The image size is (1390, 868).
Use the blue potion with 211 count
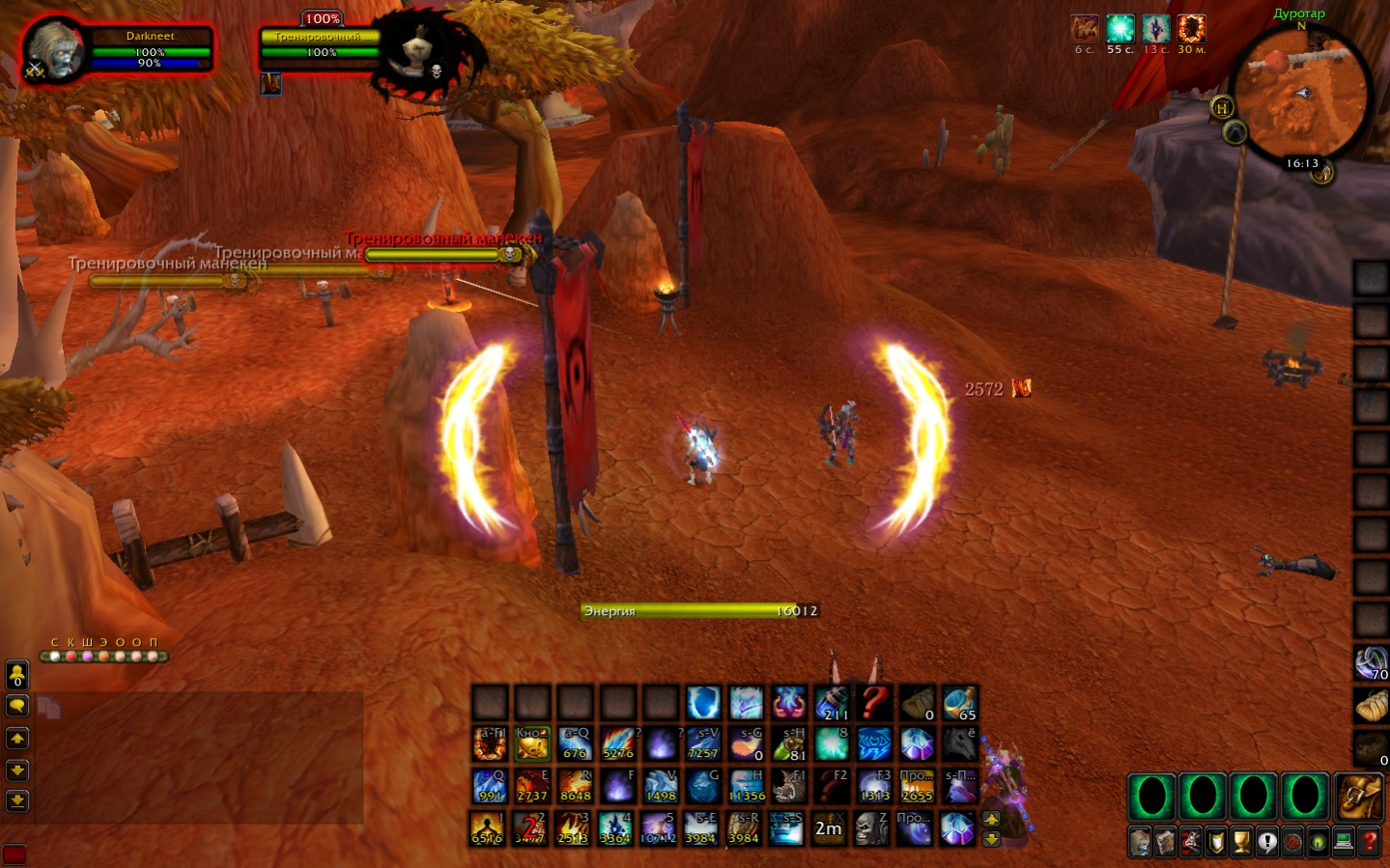pos(832,703)
